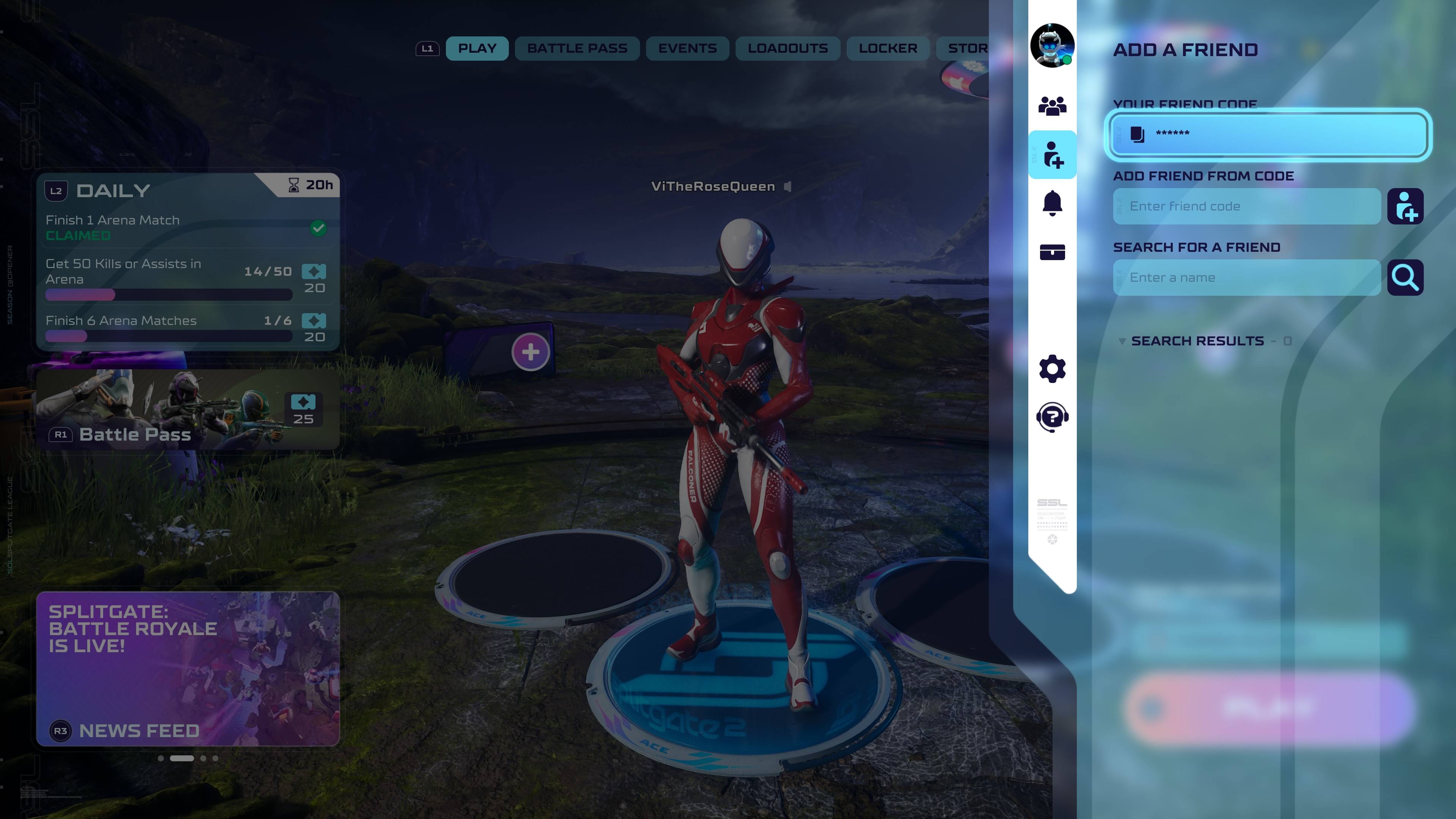Screen dimensions: 1456x819
Task: Focus the Enter friend code field
Action: pos(1246,206)
